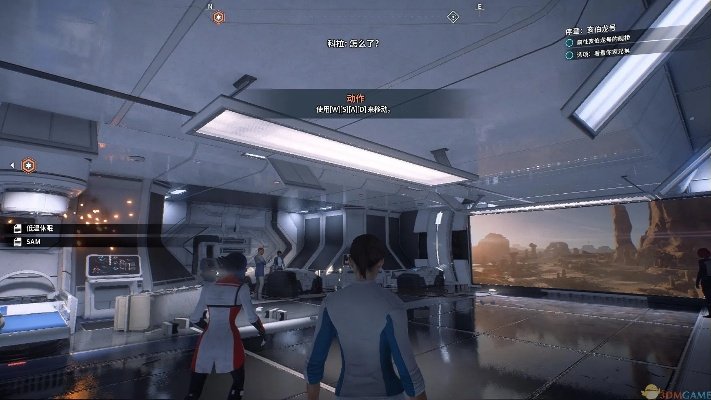Select the optional objective starting with 选项

(606, 53)
